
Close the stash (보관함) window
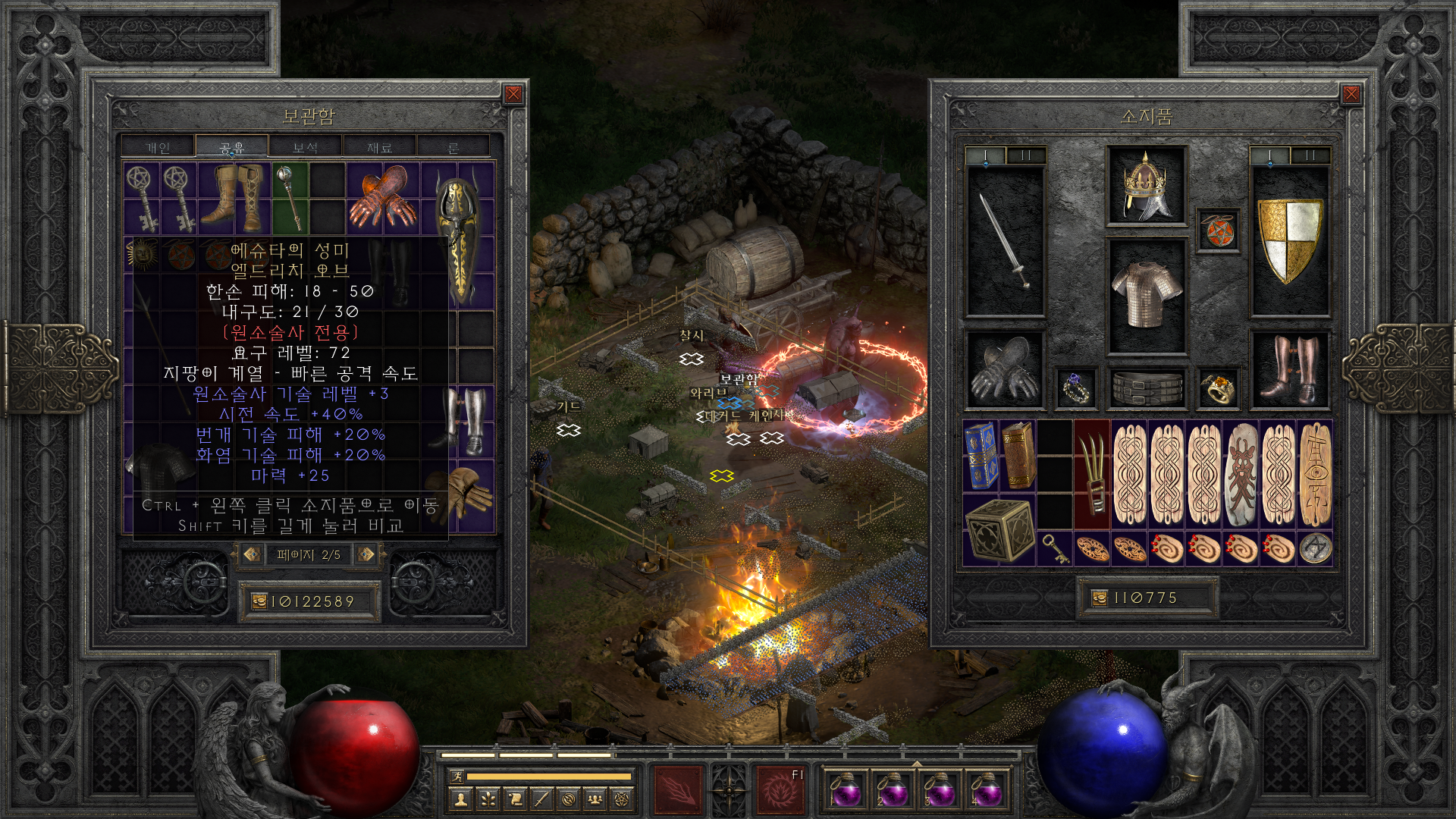point(513,94)
